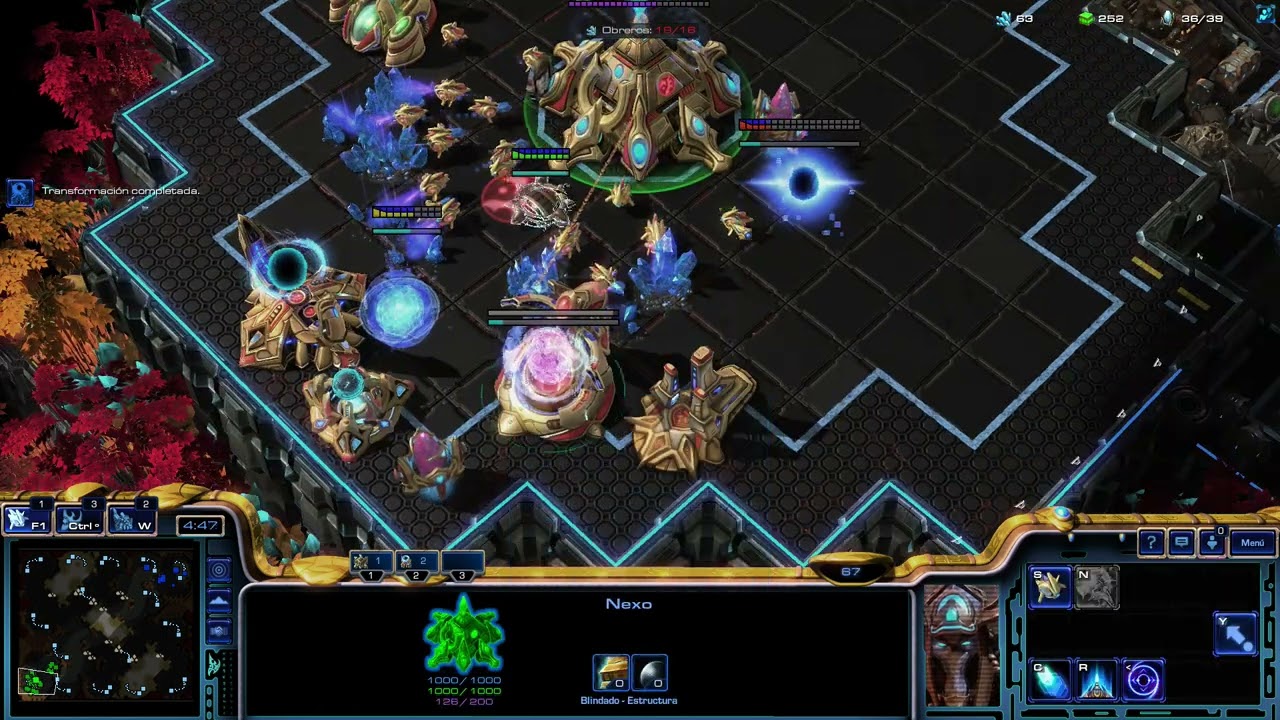This screenshot has width=1280, height=720.
Task: Toggle the minimap terrain view button
Action: click(x=218, y=601)
